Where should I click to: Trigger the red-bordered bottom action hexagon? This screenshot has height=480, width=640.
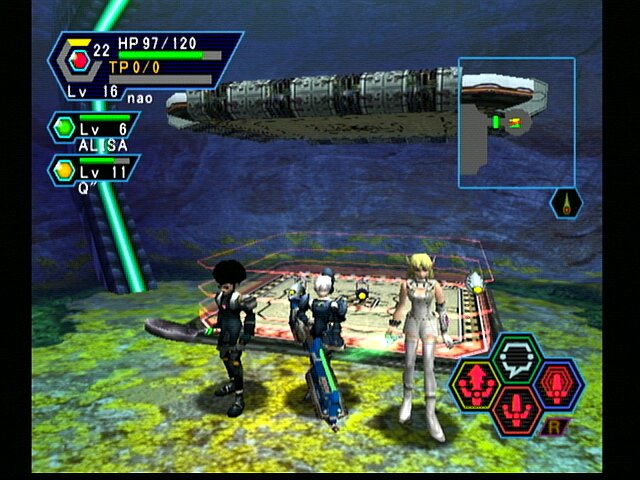(x=517, y=410)
